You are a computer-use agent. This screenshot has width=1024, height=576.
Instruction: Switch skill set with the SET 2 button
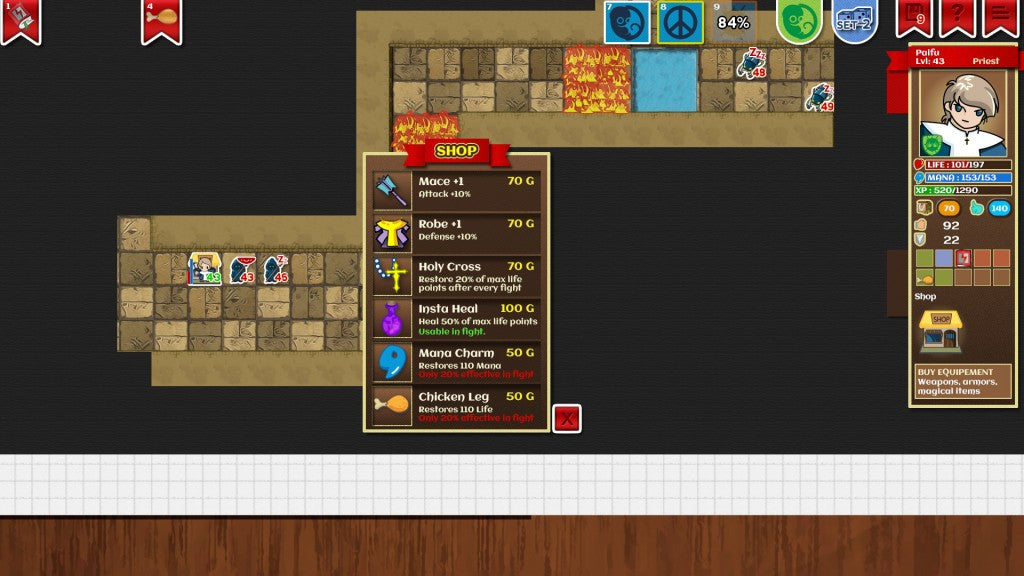click(x=854, y=21)
